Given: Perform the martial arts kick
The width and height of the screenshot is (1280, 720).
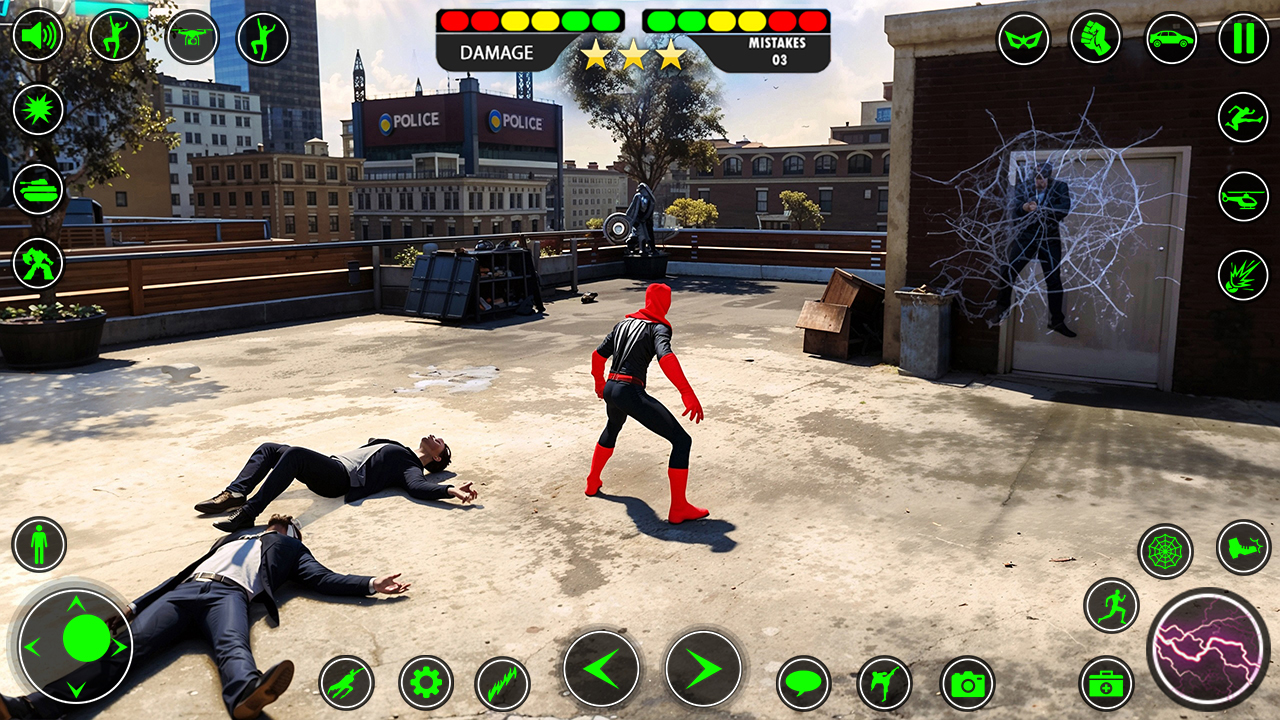Looking at the screenshot, I should [x=884, y=684].
